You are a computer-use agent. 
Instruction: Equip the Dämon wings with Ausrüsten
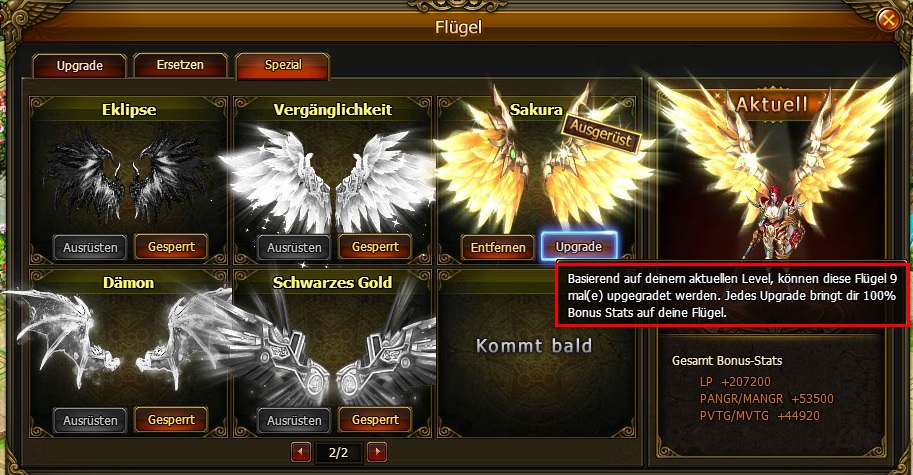(91, 420)
